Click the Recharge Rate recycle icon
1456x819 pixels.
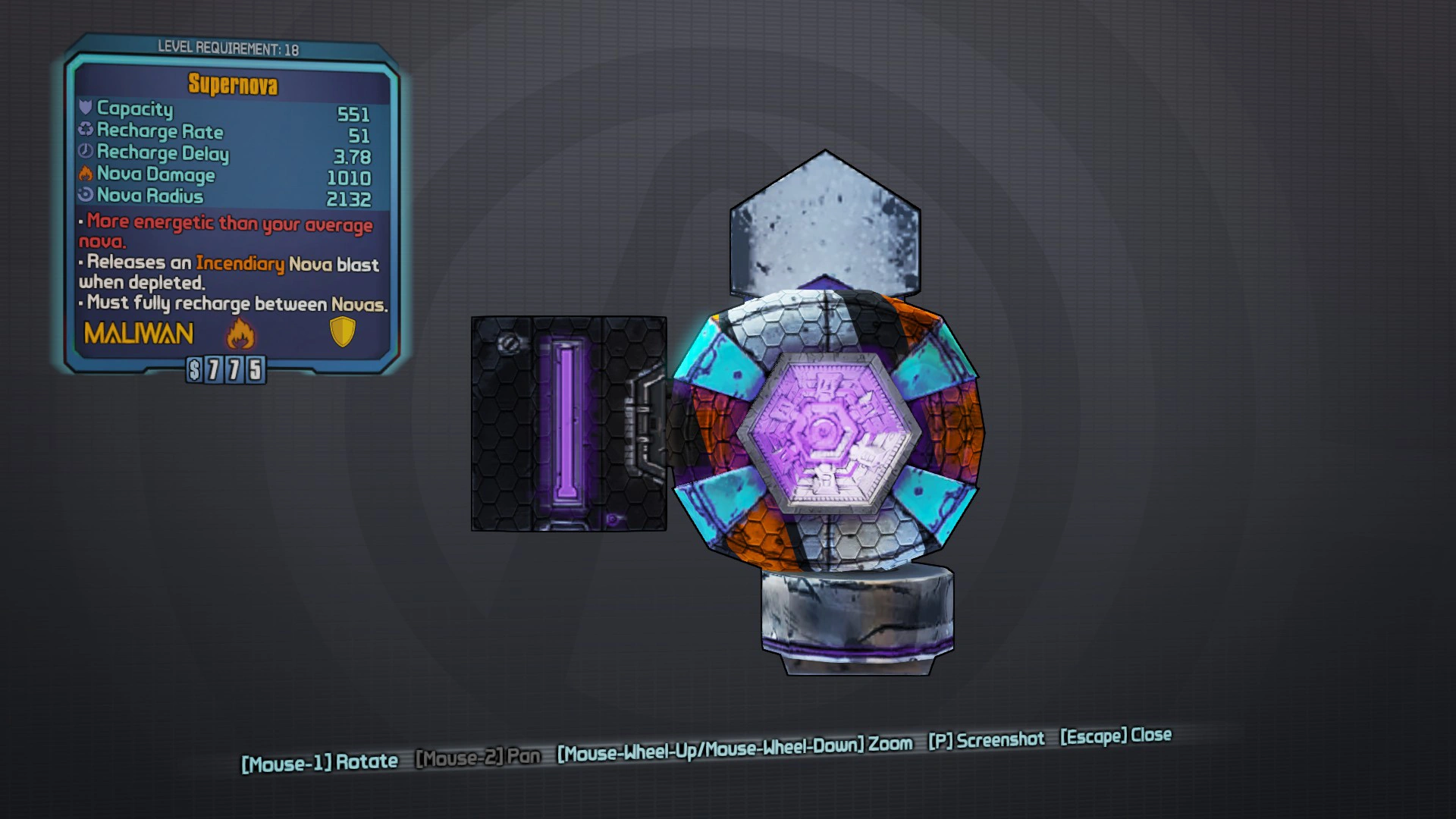[x=85, y=130]
